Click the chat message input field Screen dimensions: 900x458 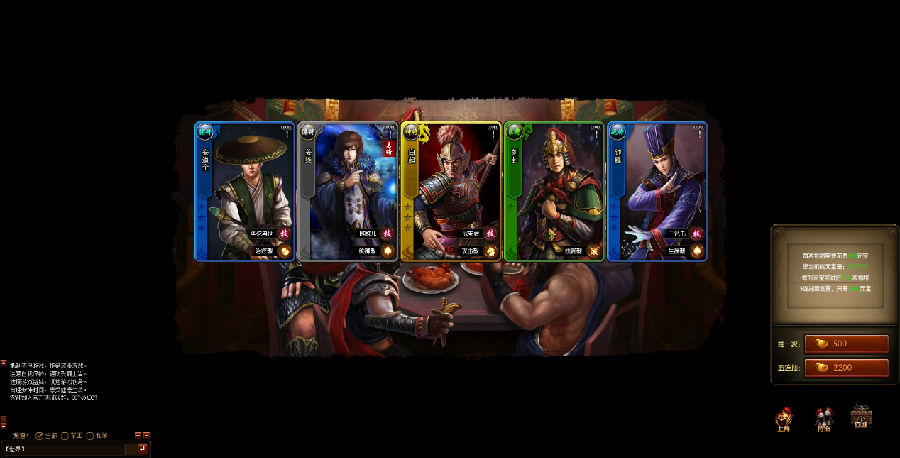coord(70,449)
